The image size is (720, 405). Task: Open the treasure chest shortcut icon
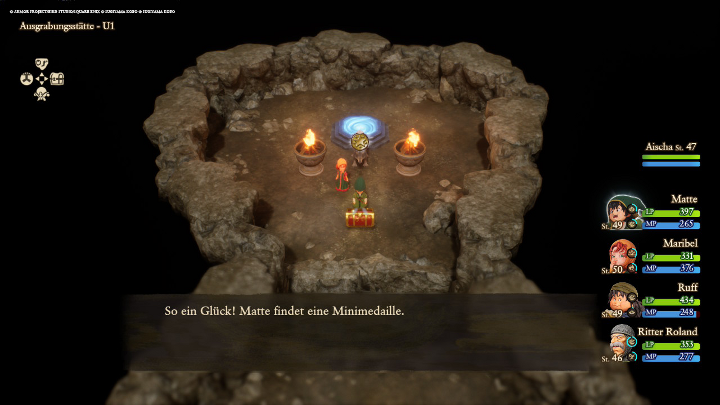click(58, 78)
